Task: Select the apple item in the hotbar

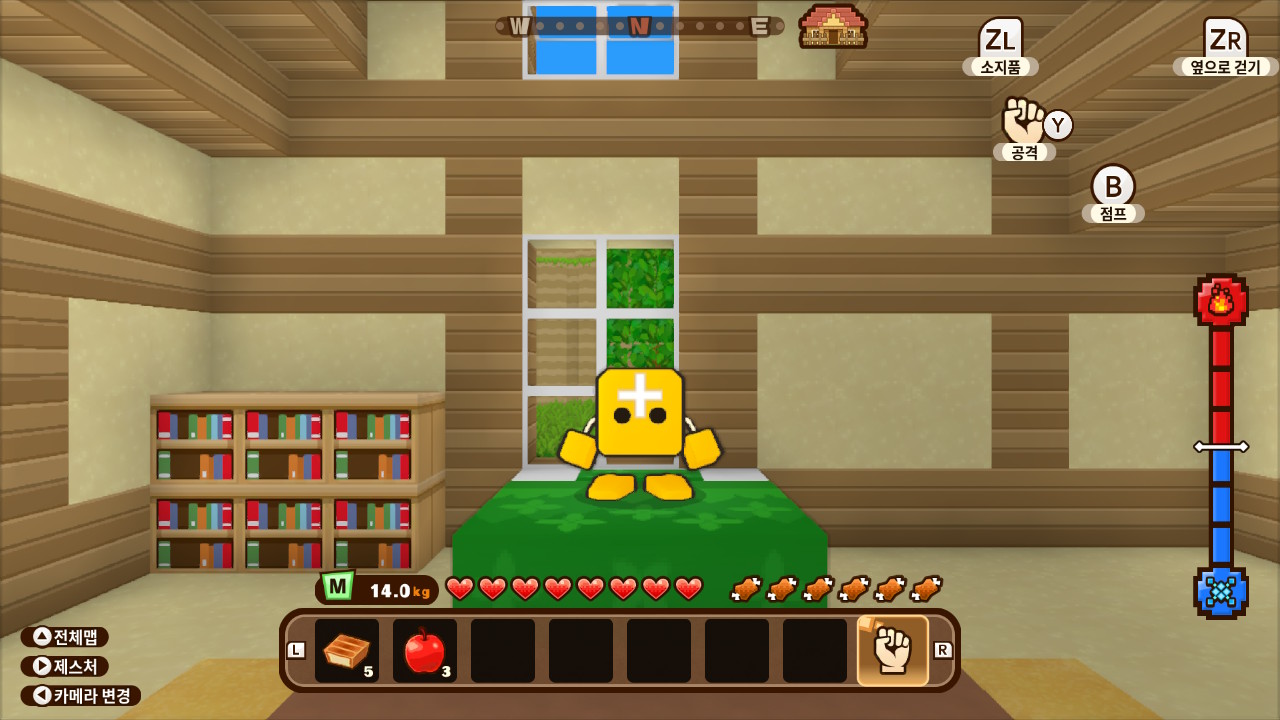Action: click(x=423, y=648)
